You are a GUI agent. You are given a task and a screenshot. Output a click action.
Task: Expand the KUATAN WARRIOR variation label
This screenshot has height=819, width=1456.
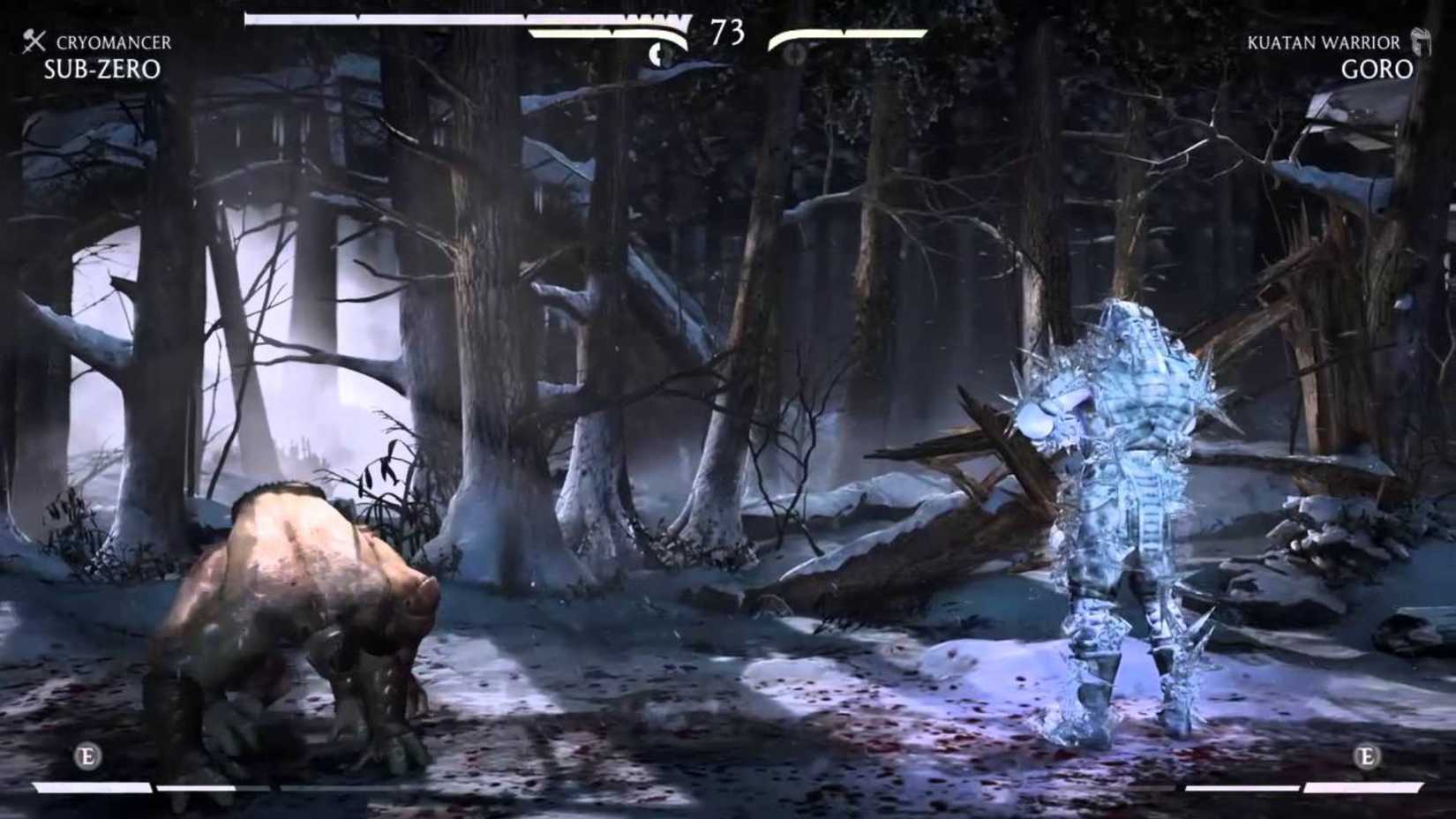coord(1324,41)
